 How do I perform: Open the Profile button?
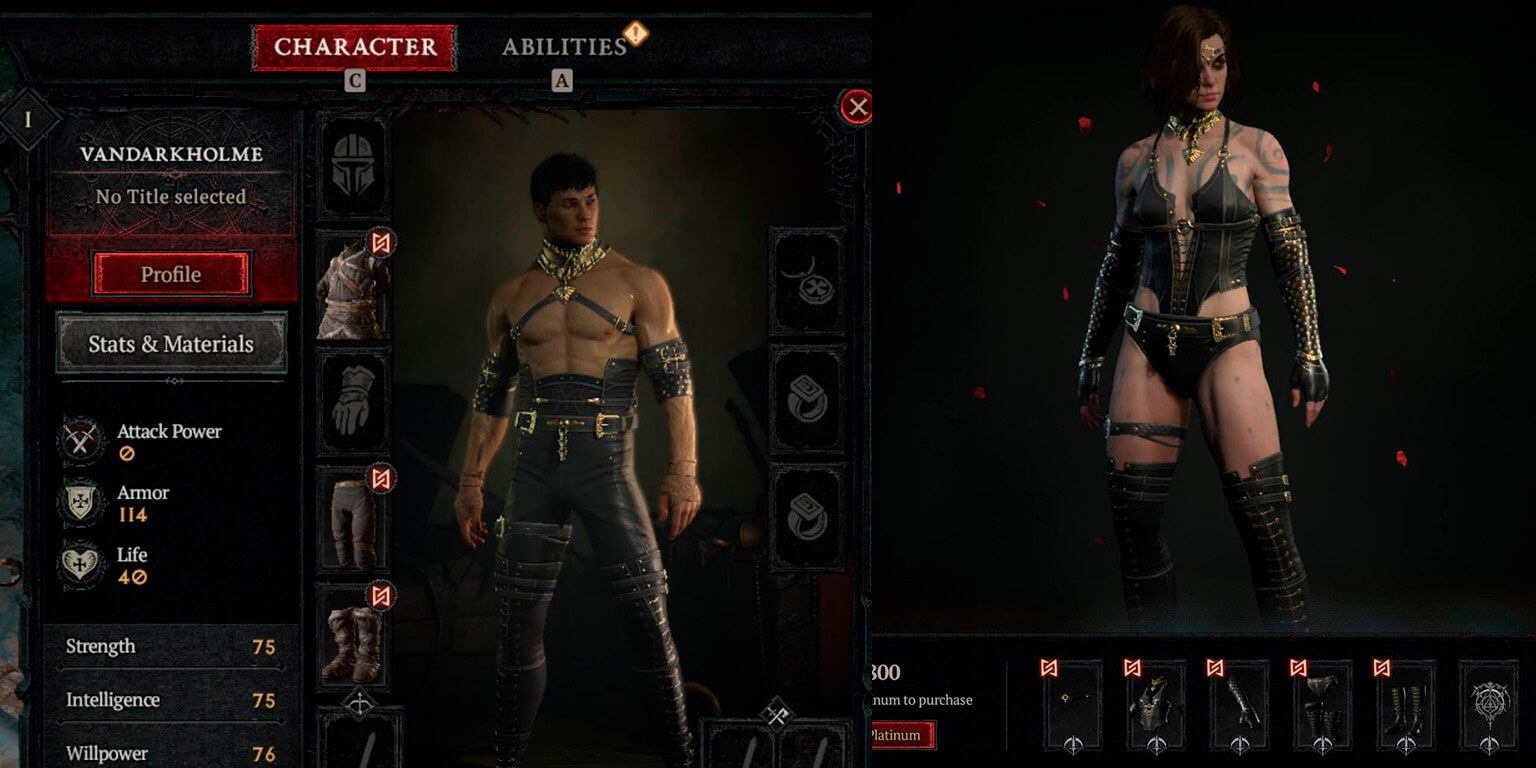point(170,274)
